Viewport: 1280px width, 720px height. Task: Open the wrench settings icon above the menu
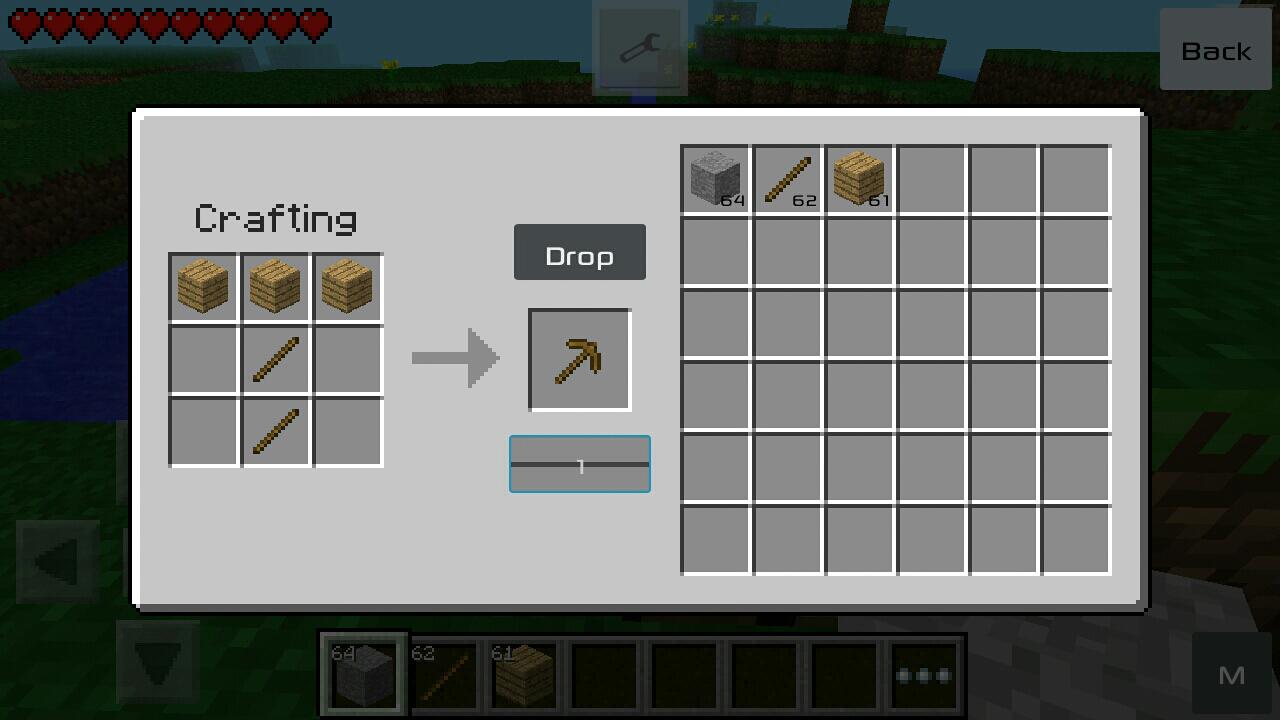(x=639, y=50)
